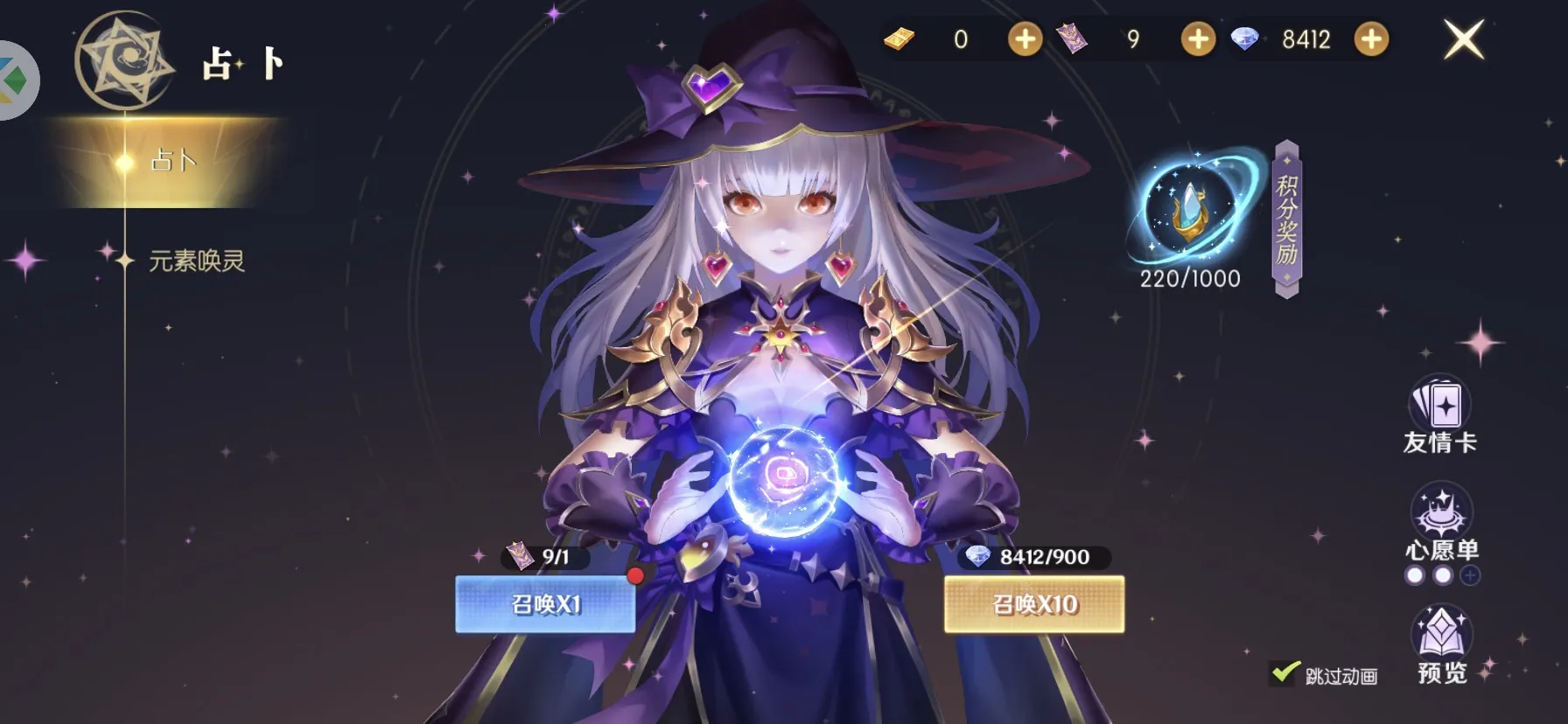Tap the floating overlay icon at left edge
The height and width of the screenshot is (724, 1568).
[x=16, y=80]
